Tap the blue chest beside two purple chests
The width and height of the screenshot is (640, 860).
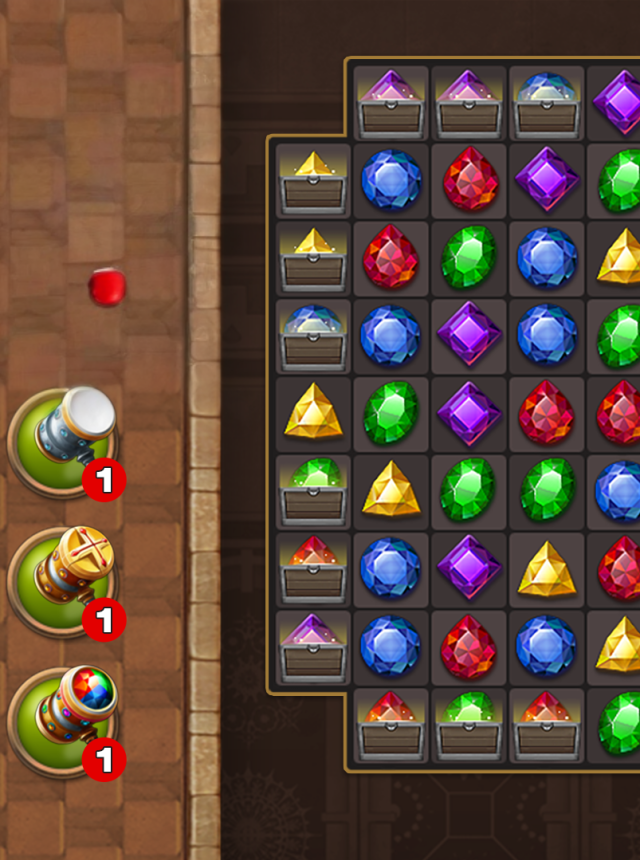(546, 104)
